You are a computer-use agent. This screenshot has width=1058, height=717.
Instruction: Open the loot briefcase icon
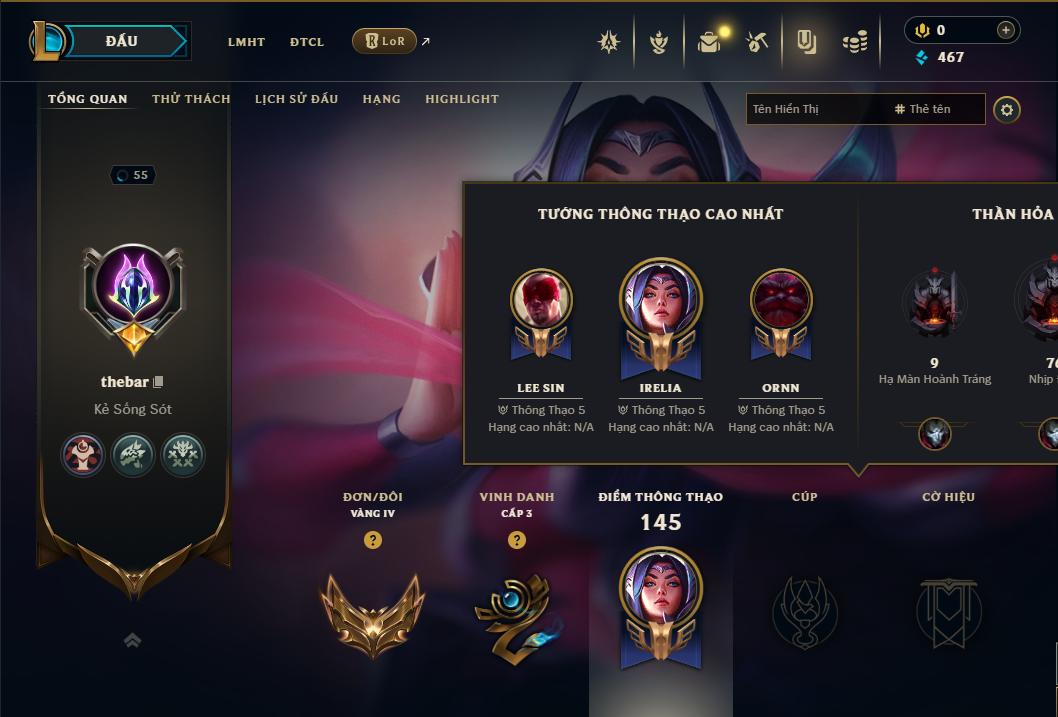(710, 41)
